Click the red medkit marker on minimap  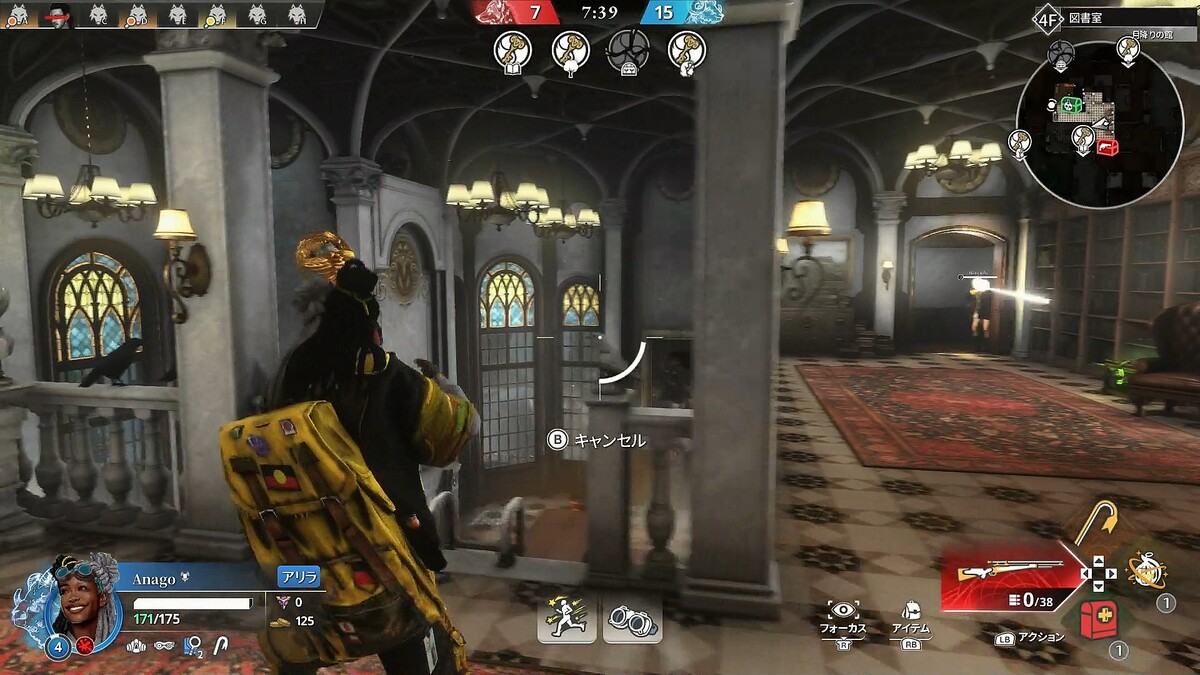[1107, 148]
